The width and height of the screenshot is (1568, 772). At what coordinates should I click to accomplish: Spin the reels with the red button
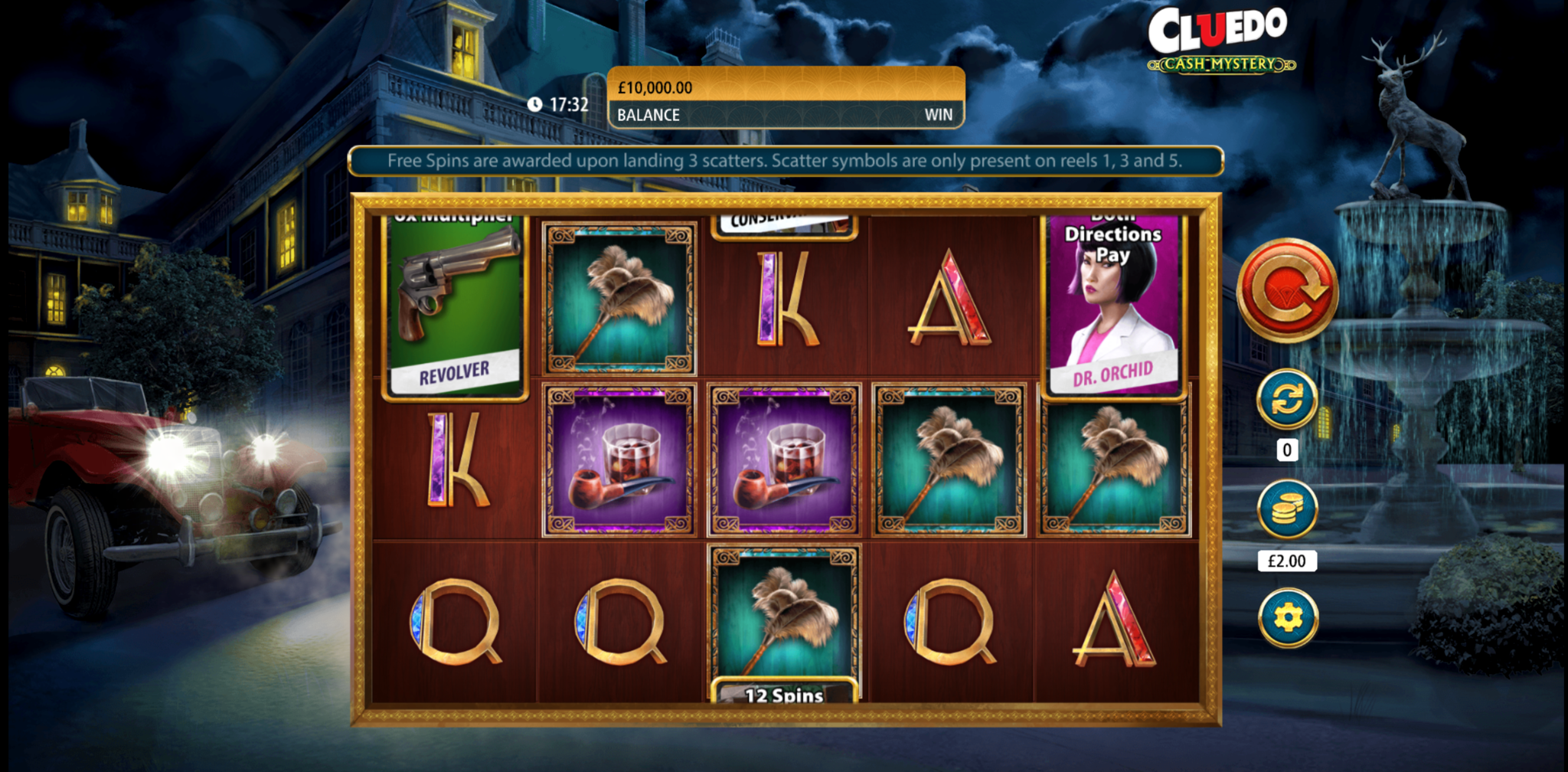tap(1287, 290)
